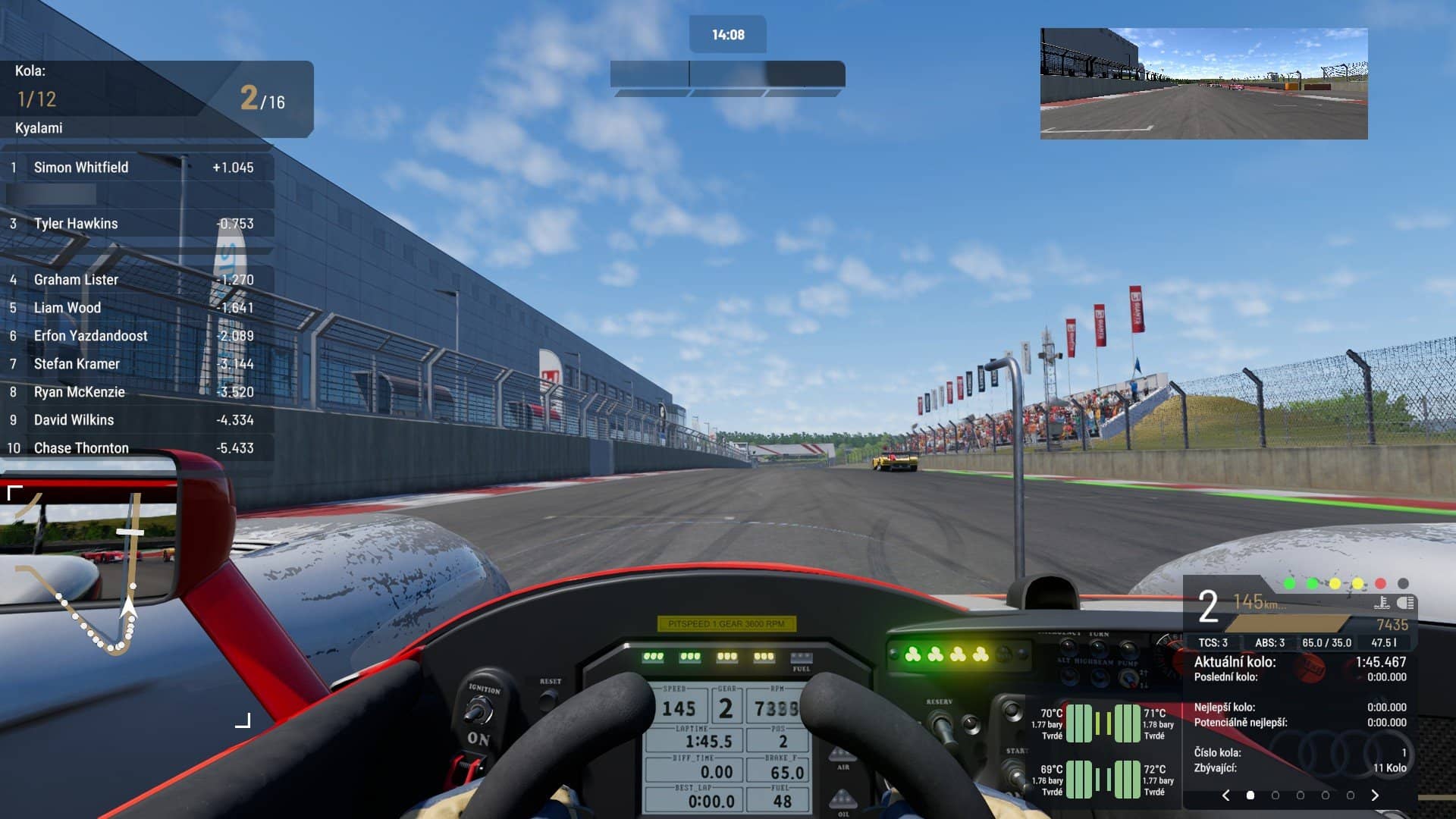
Task: Go to the previous info panel page arrow
Action: pyautogui.click(x=1226, y=795)
